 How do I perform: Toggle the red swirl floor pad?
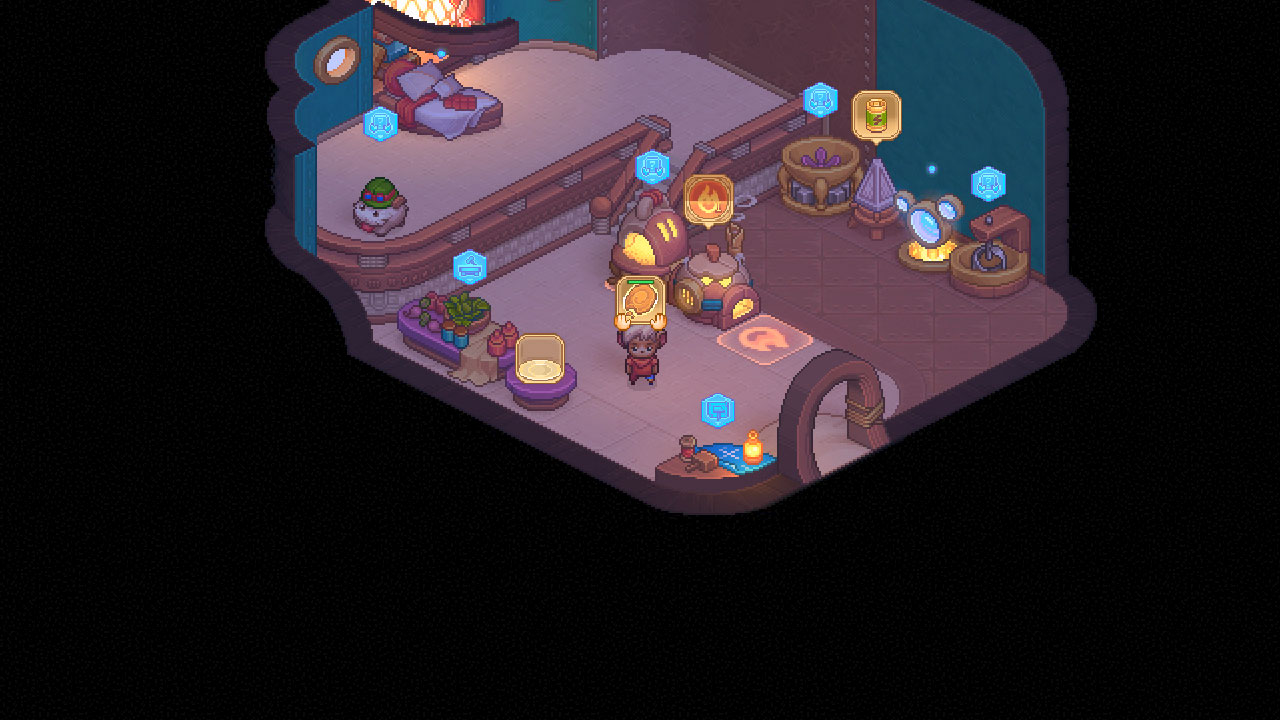[764, 342]
